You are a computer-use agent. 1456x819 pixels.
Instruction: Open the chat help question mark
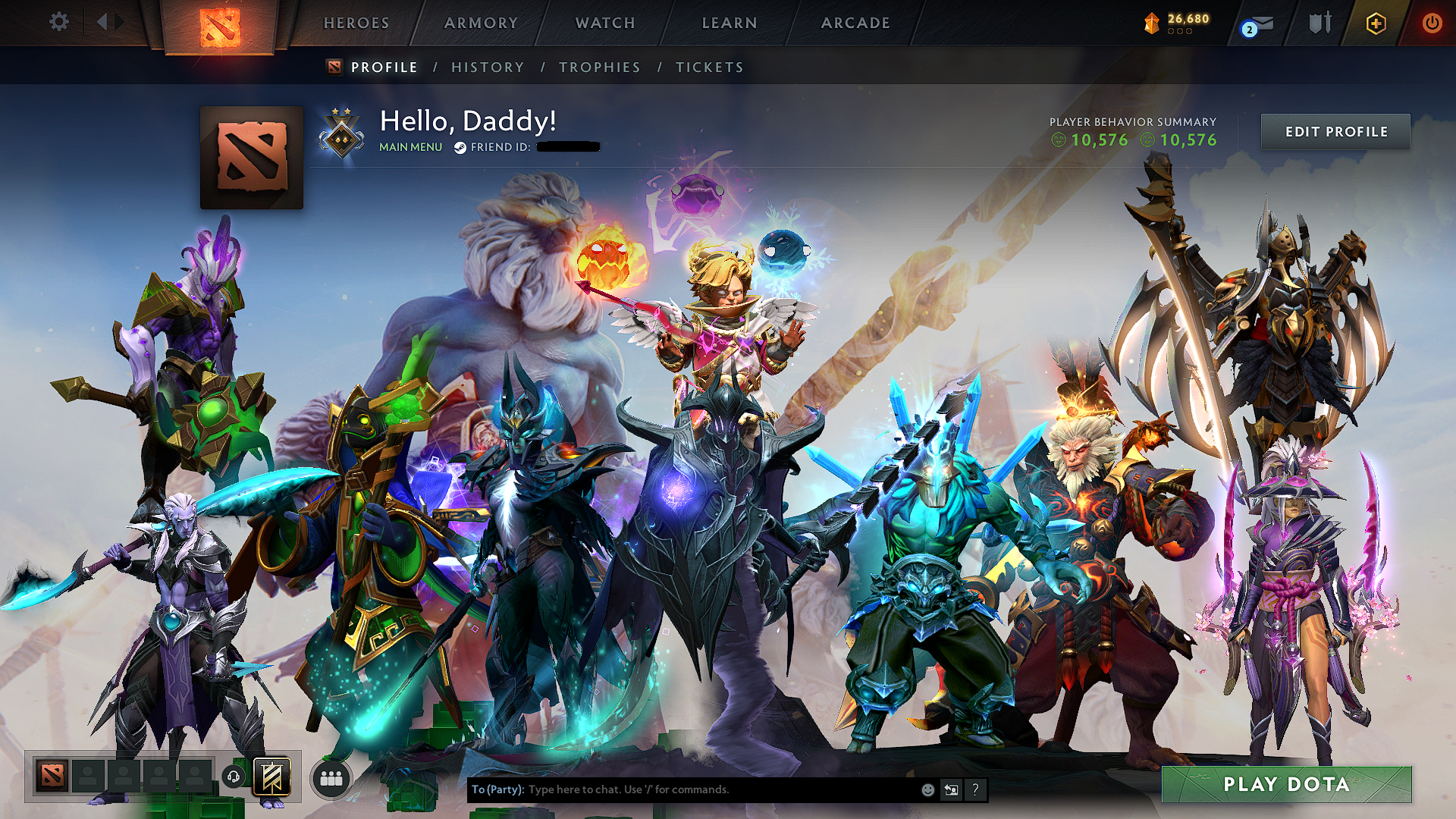tap(975, 790)
